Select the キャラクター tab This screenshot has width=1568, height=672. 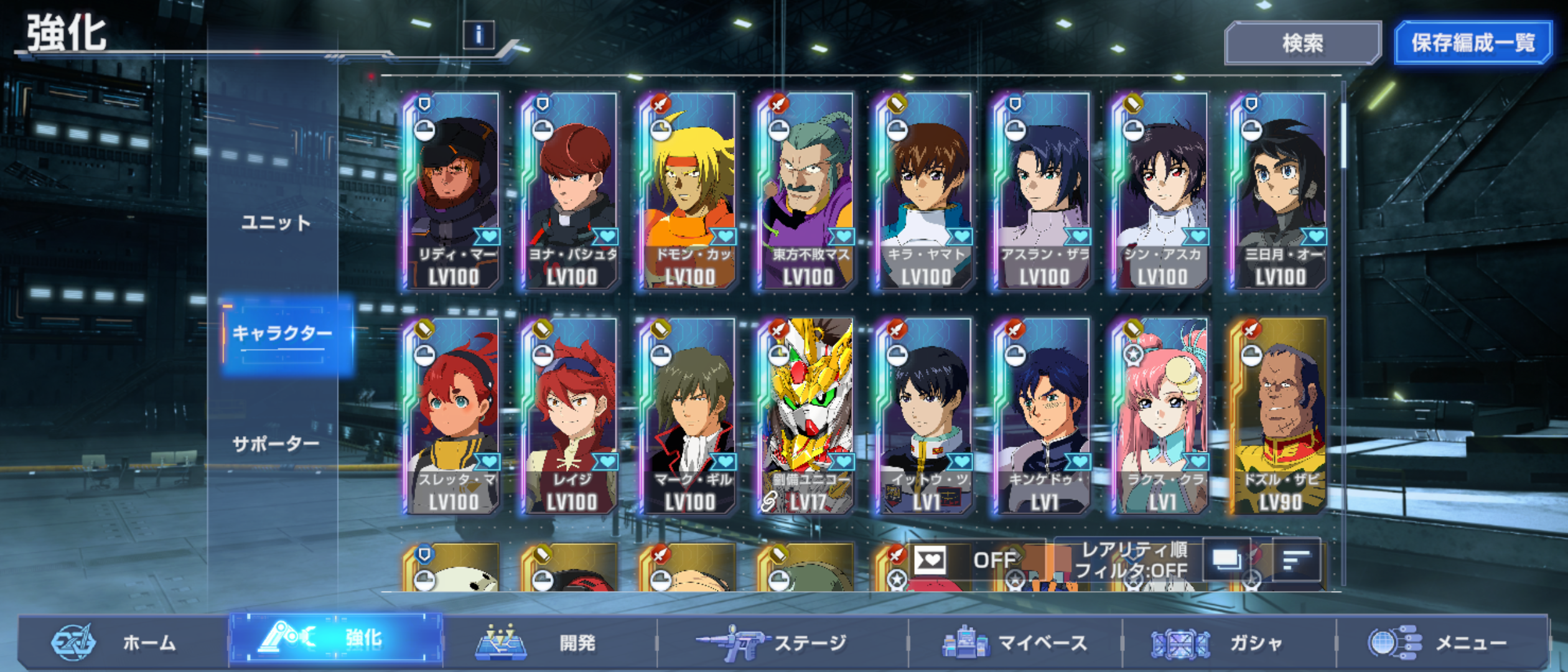coord(283,334)
